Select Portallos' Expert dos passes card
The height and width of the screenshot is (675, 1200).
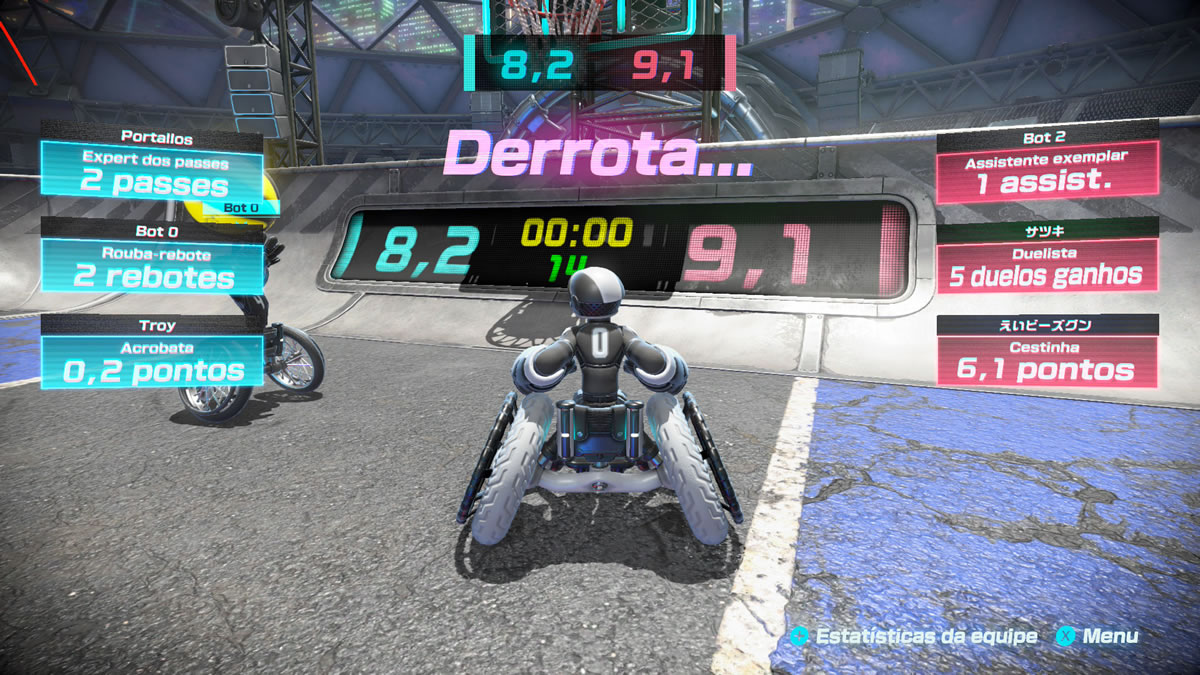click(x=152, y=173)
